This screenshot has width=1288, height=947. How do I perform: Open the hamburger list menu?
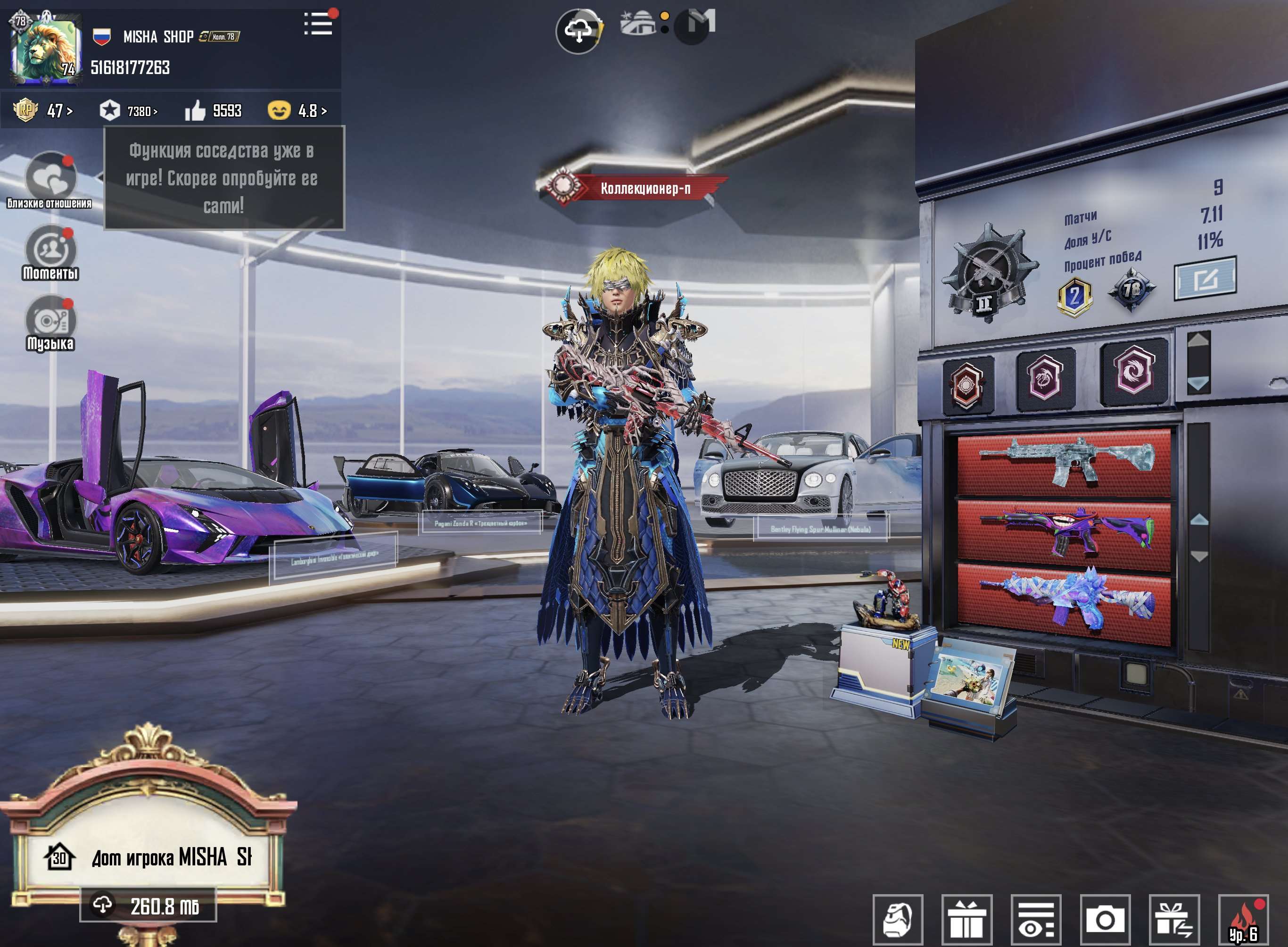[318, 24]
